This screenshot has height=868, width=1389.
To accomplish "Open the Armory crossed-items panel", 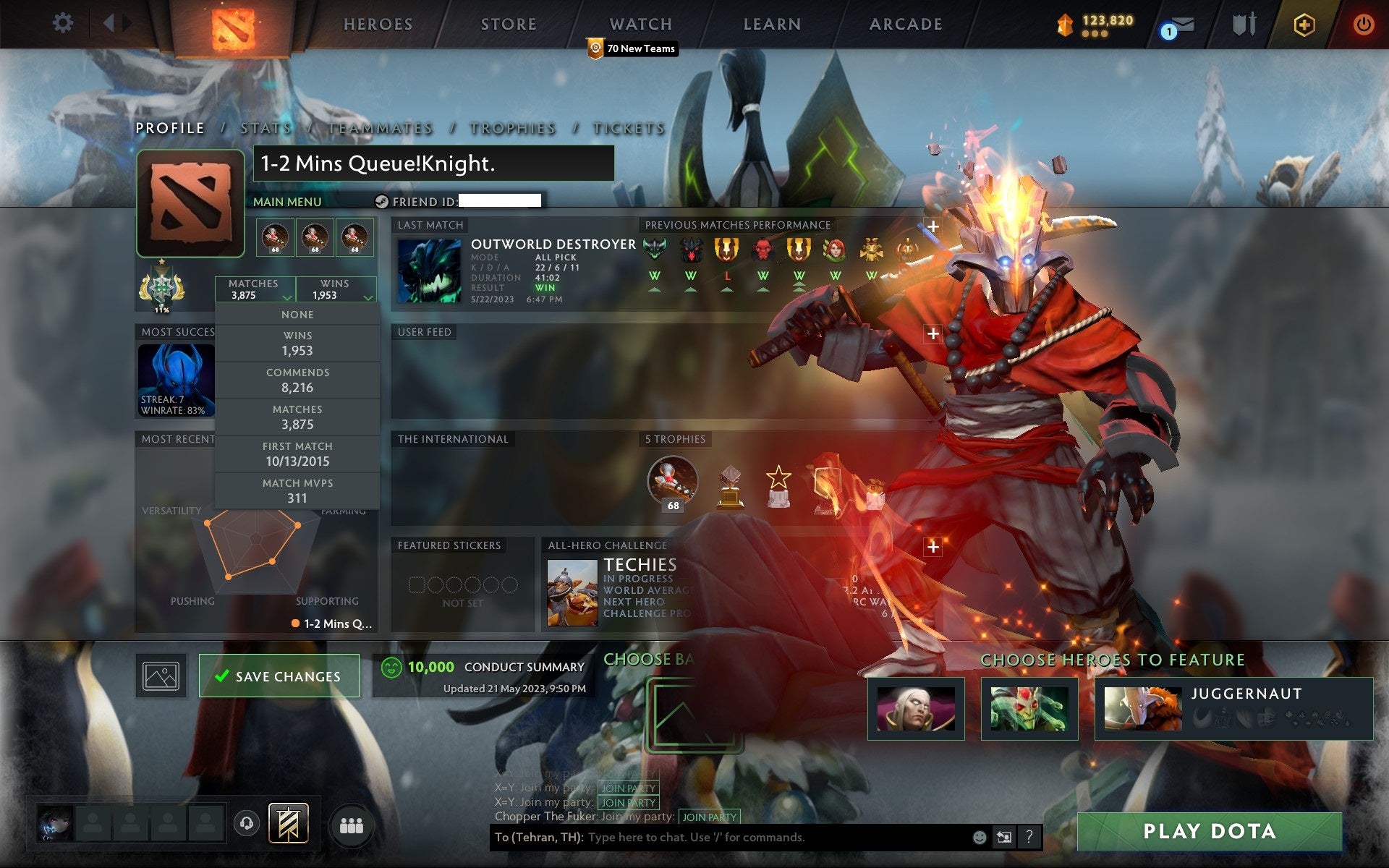I will (x=1243, y=24).
